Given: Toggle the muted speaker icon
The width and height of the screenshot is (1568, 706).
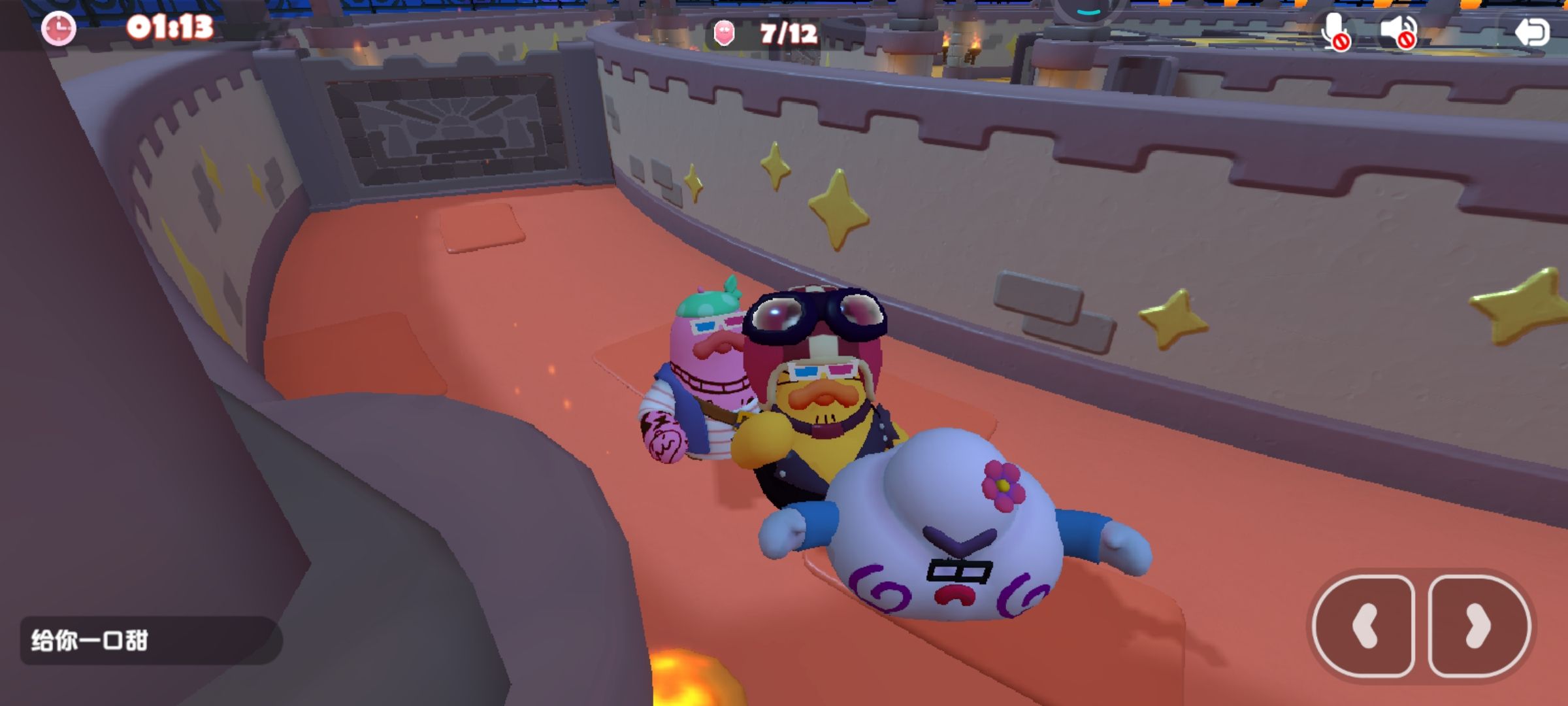Looking at the screenshot, I should [1397, 31].
